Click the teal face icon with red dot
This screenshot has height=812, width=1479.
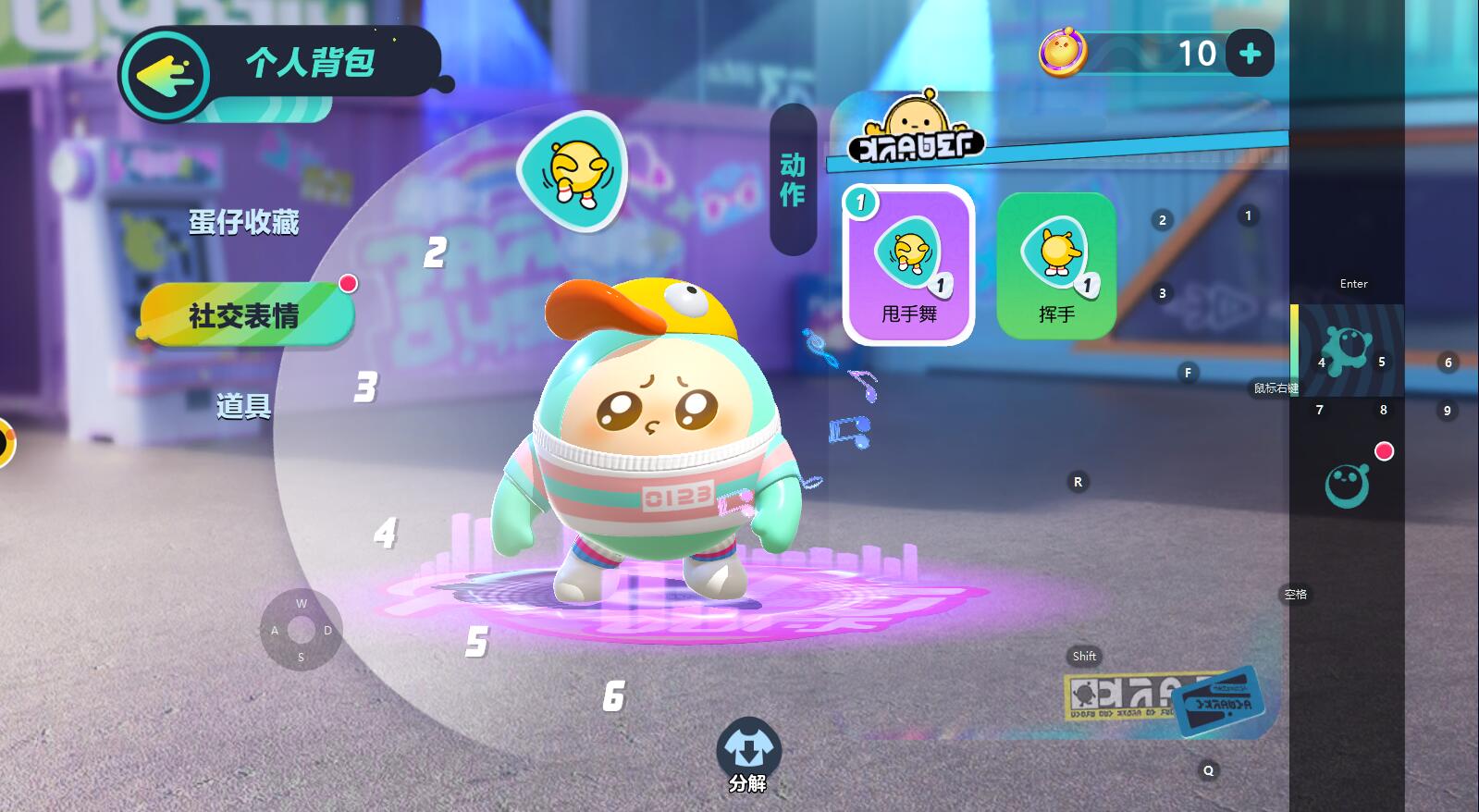[1347, 484]
